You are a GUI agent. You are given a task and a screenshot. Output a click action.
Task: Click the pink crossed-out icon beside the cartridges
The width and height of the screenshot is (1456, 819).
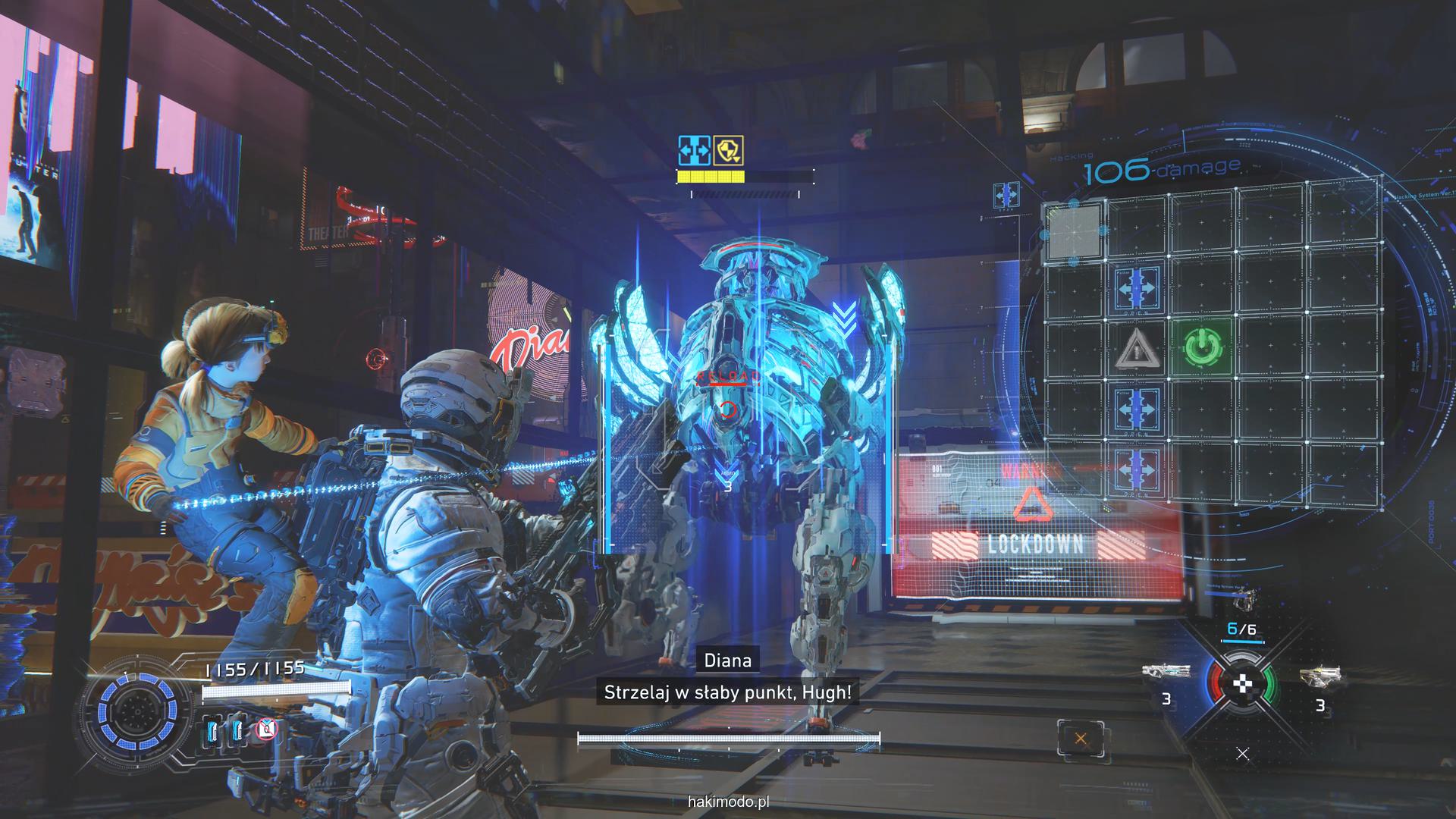pos(265,730)
